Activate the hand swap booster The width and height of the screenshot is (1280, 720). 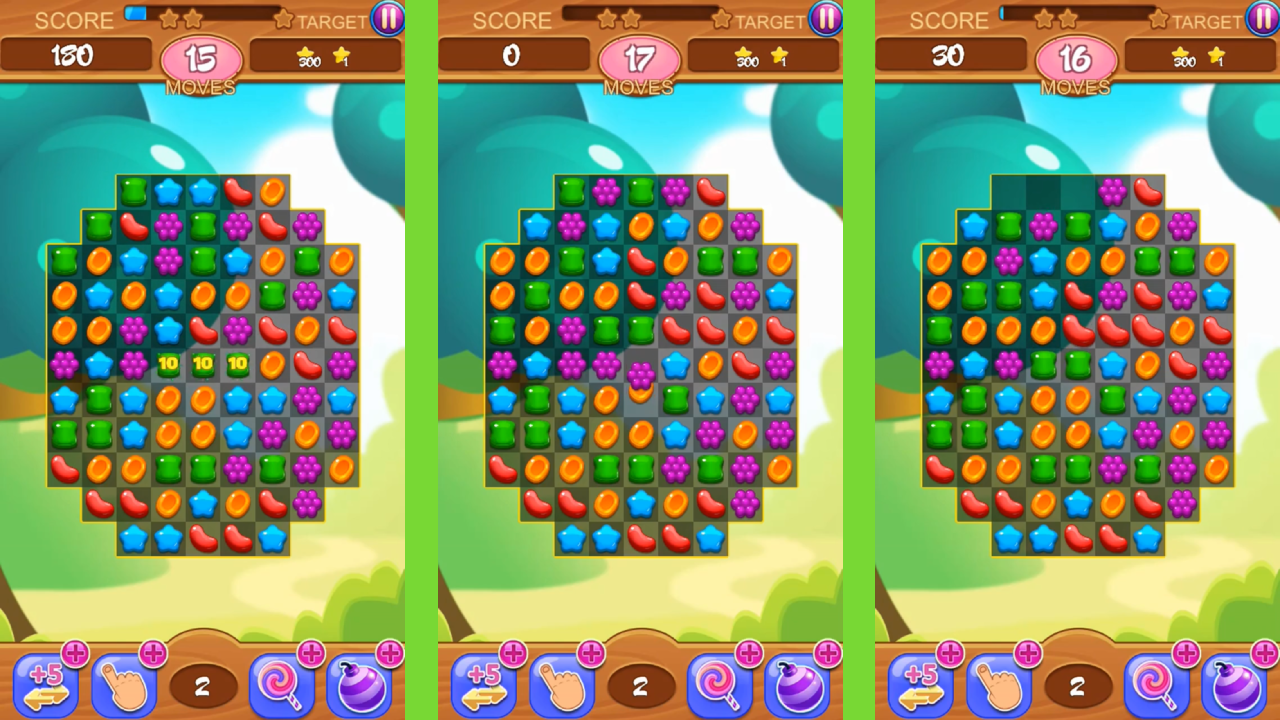coord(123,685)
